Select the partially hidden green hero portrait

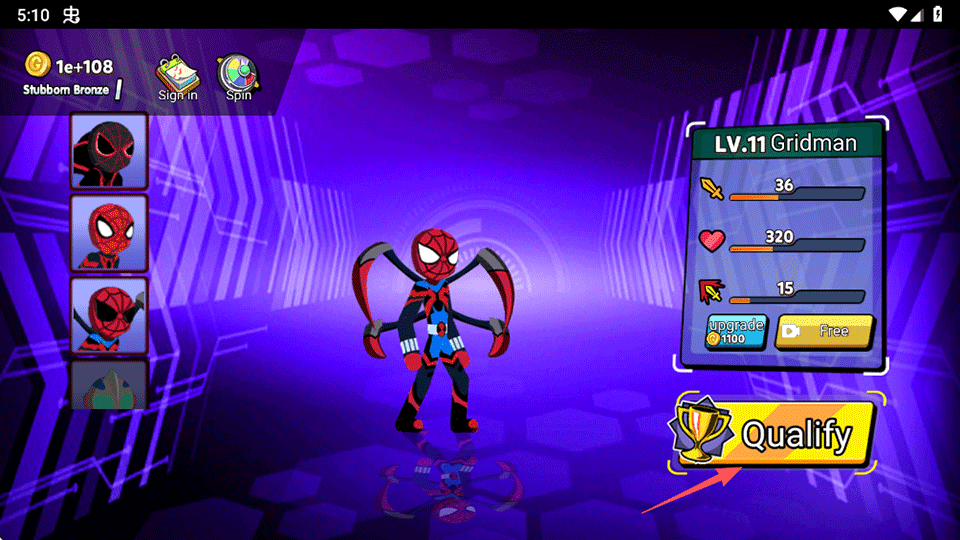(109, 384)
